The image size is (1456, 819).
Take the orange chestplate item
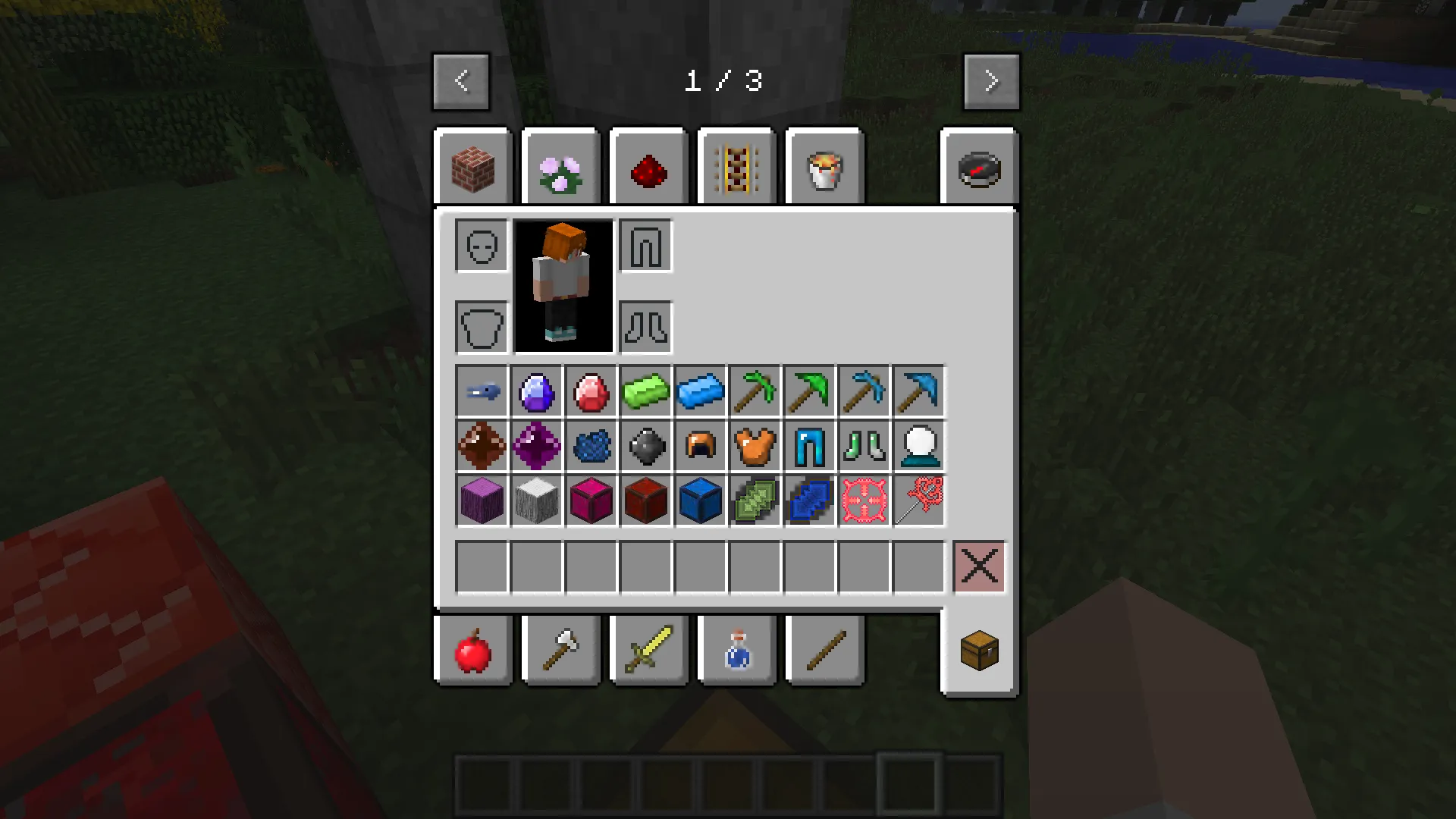point(755,446)
